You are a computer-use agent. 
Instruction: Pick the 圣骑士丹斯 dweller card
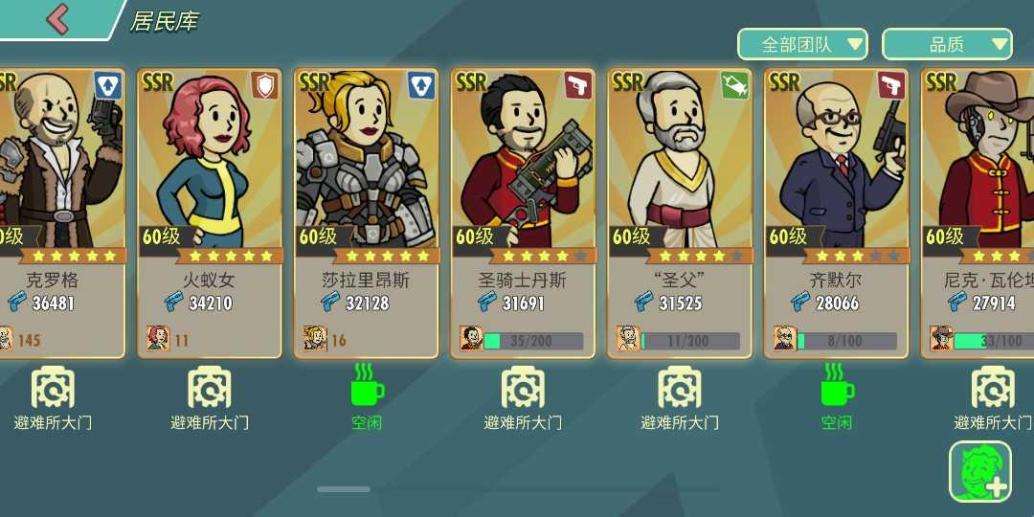coord(522,212)
